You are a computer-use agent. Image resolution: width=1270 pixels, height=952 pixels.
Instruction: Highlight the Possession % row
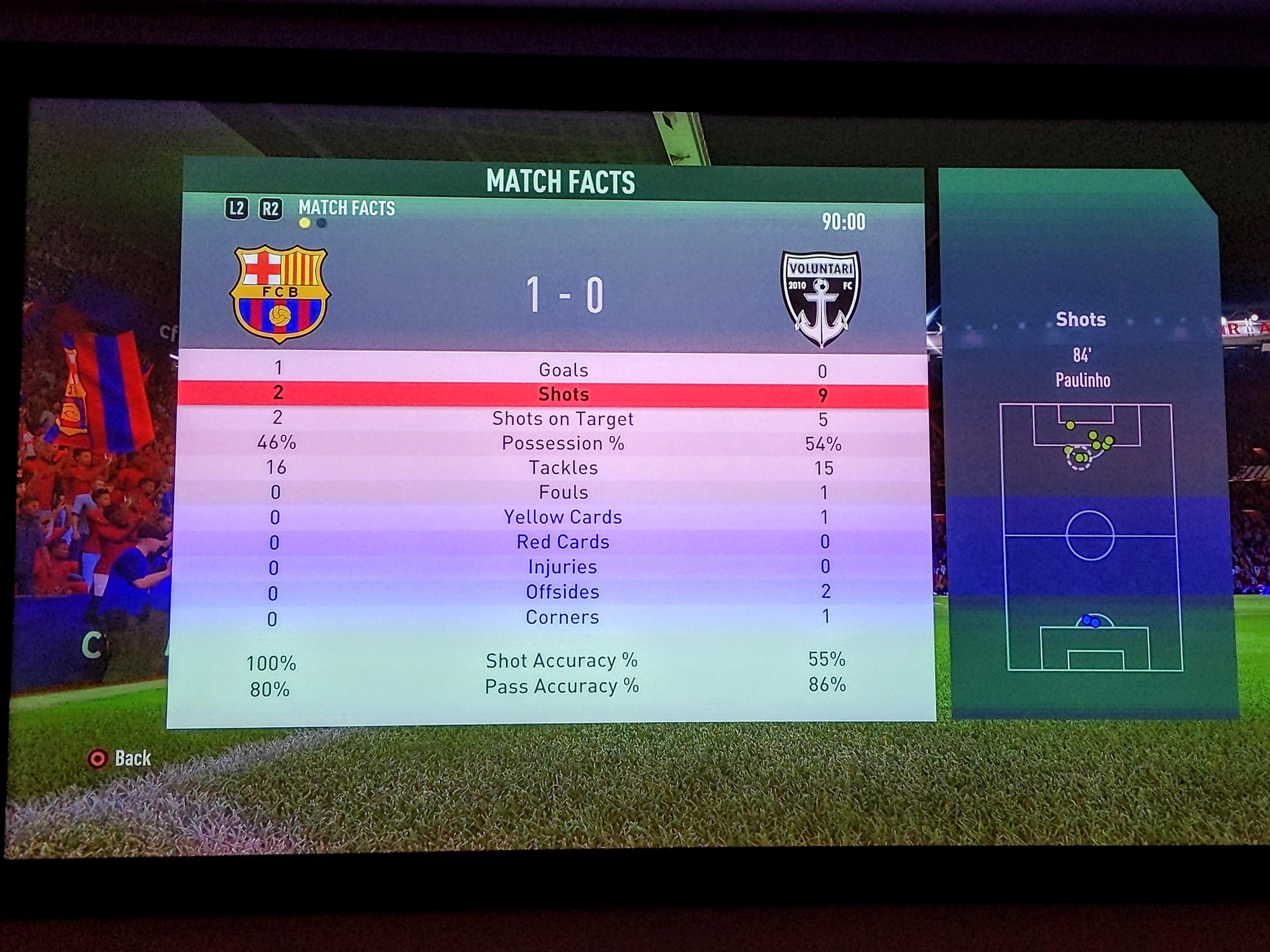coord(562,443)
